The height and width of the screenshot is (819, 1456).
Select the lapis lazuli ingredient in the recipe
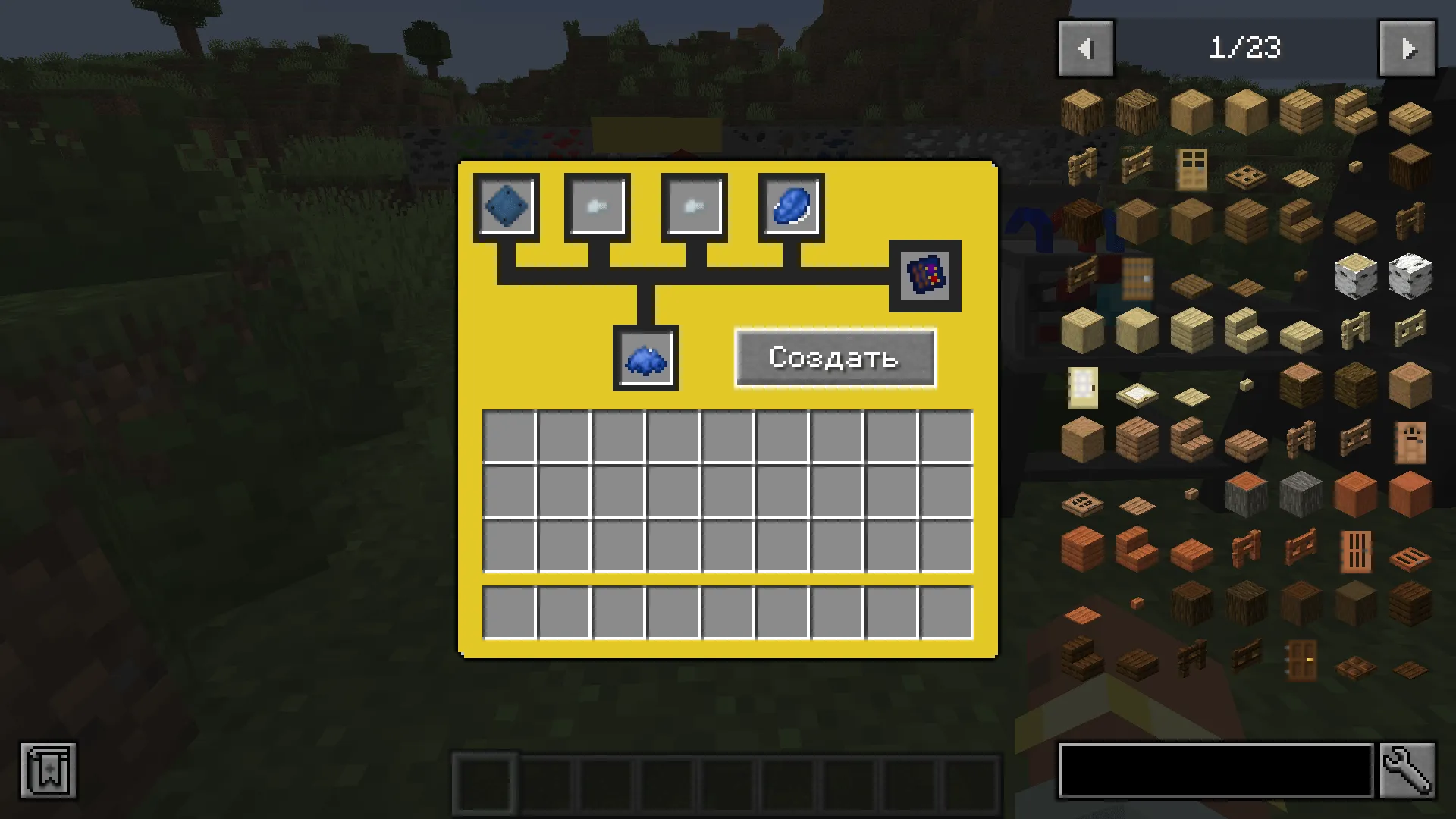click(789, 206)
